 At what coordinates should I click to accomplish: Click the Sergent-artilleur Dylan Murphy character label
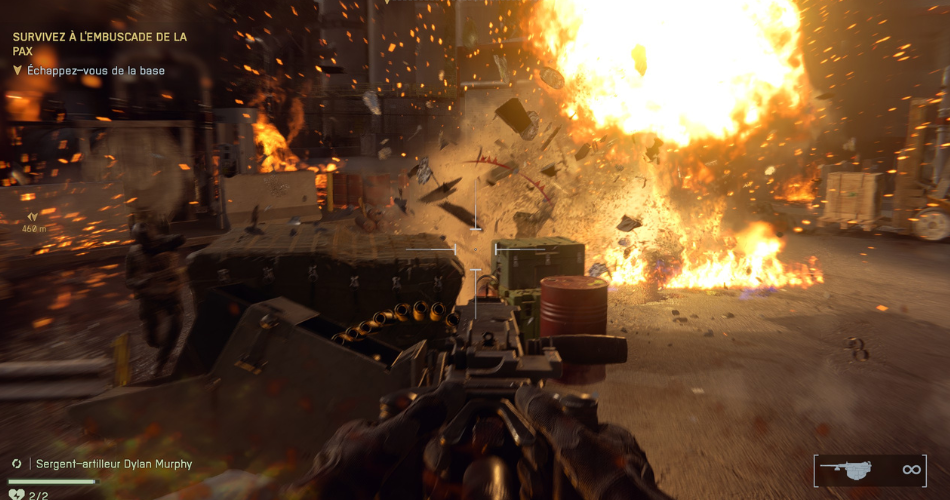(x=114, y=464)
